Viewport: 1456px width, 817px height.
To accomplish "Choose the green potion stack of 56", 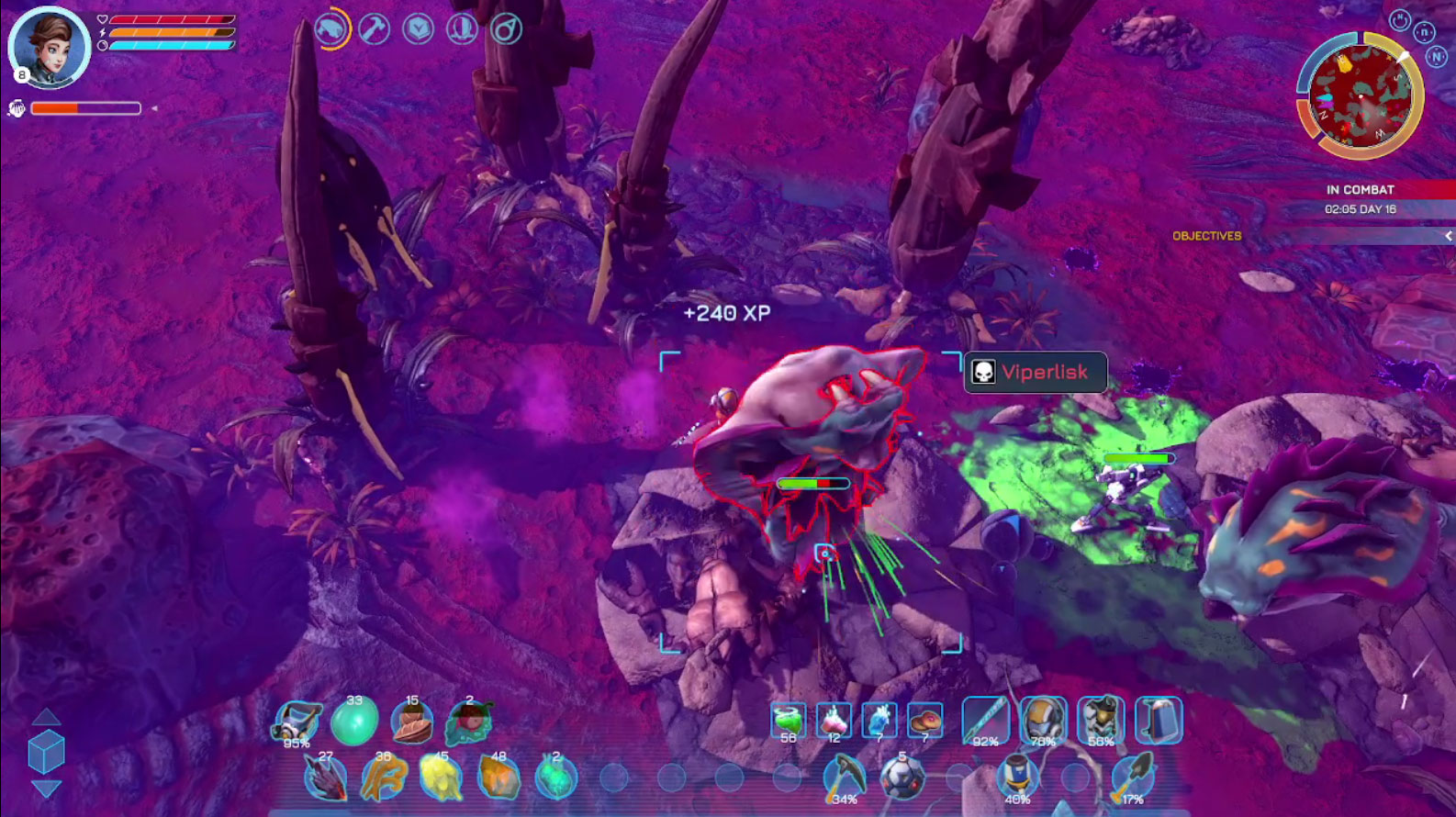I will coord(789,721).
